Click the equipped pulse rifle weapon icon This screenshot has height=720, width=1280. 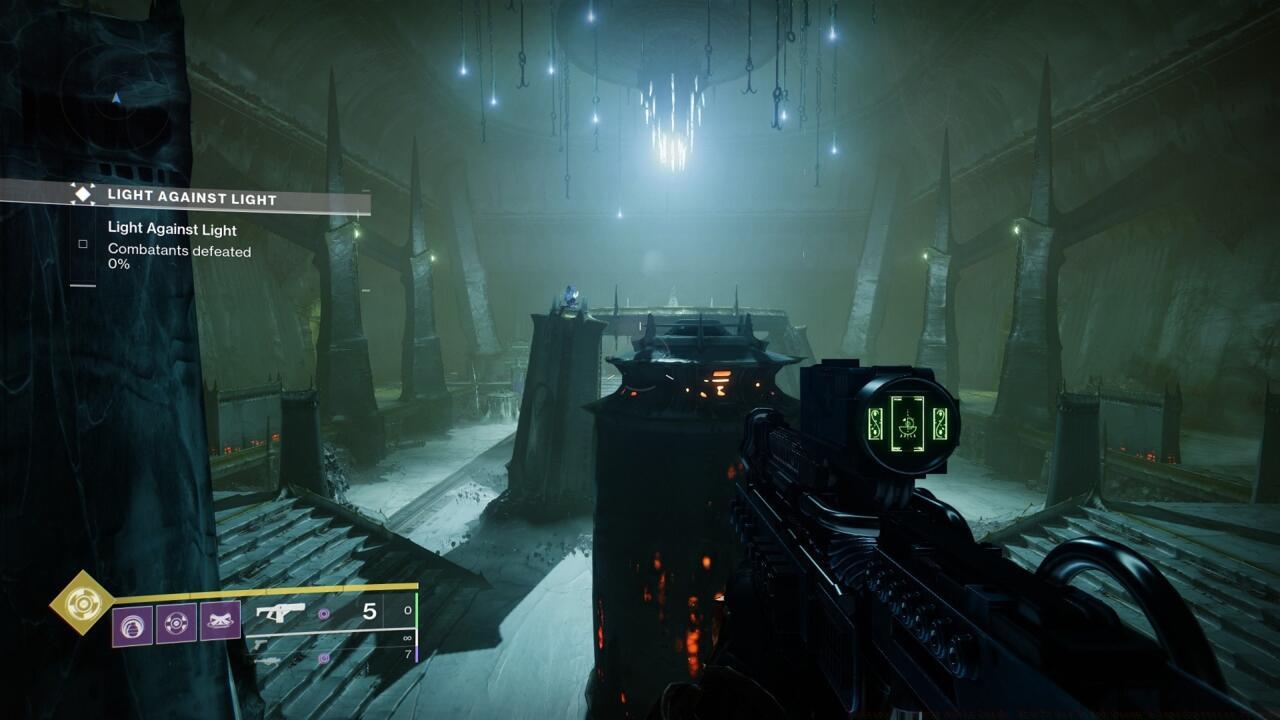tap(282, 611)
